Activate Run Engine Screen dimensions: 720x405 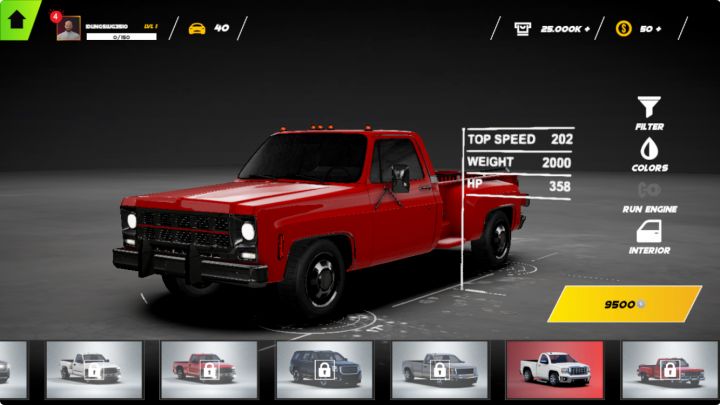pos(649,195)
